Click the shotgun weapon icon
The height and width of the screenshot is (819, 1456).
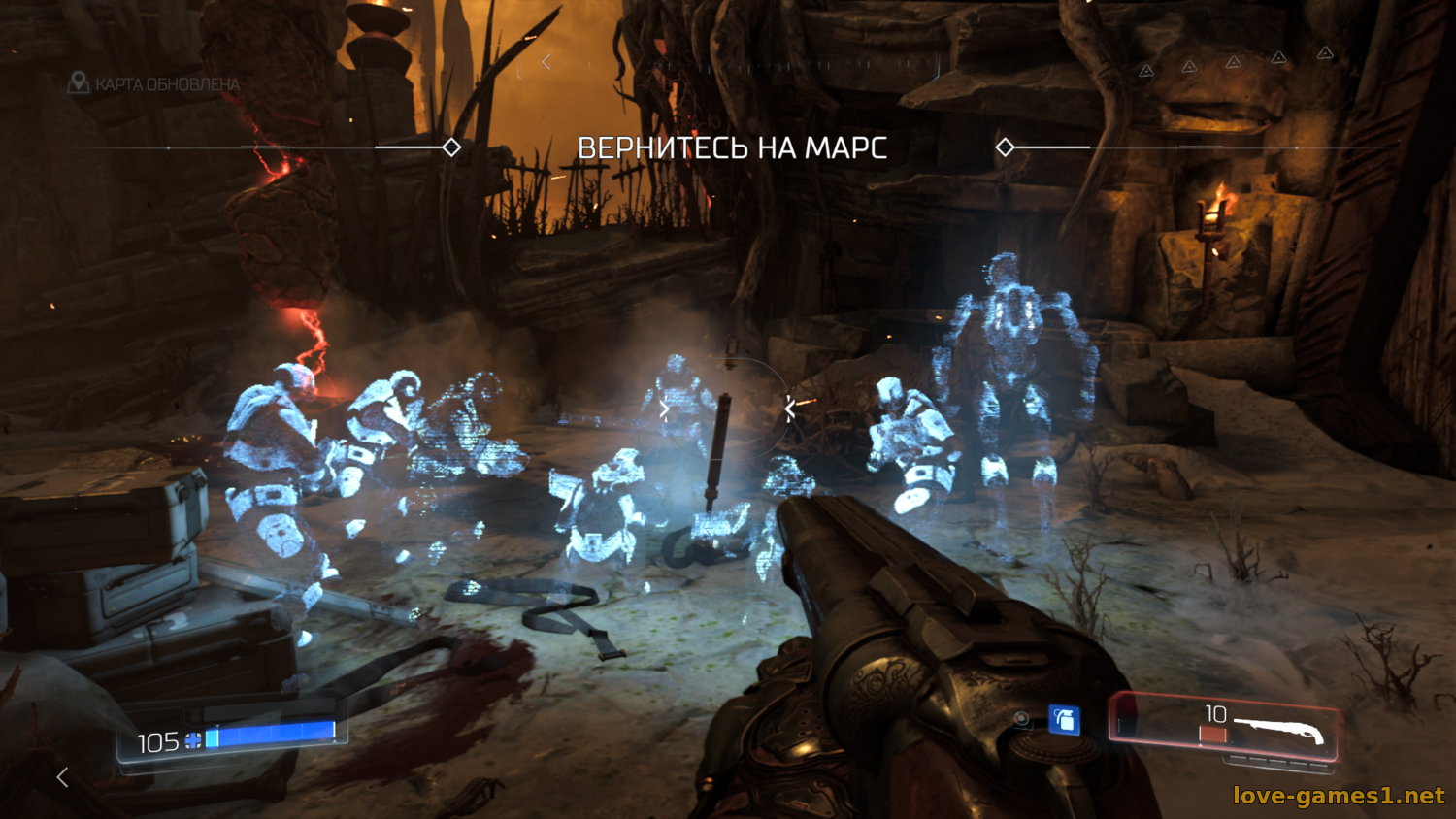(1277, 730)
